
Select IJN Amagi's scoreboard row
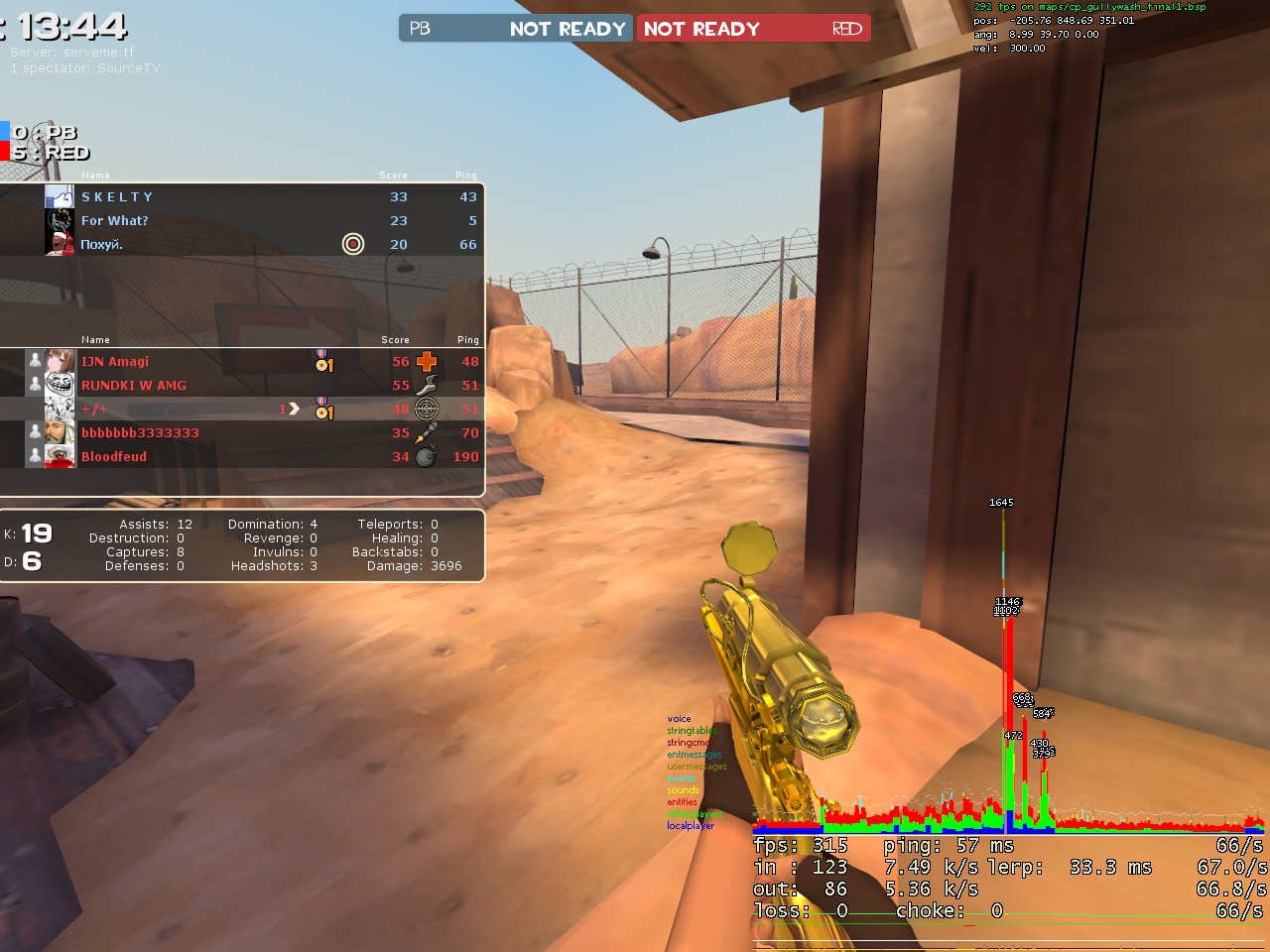pyautogui.click(x=115, y=362)
